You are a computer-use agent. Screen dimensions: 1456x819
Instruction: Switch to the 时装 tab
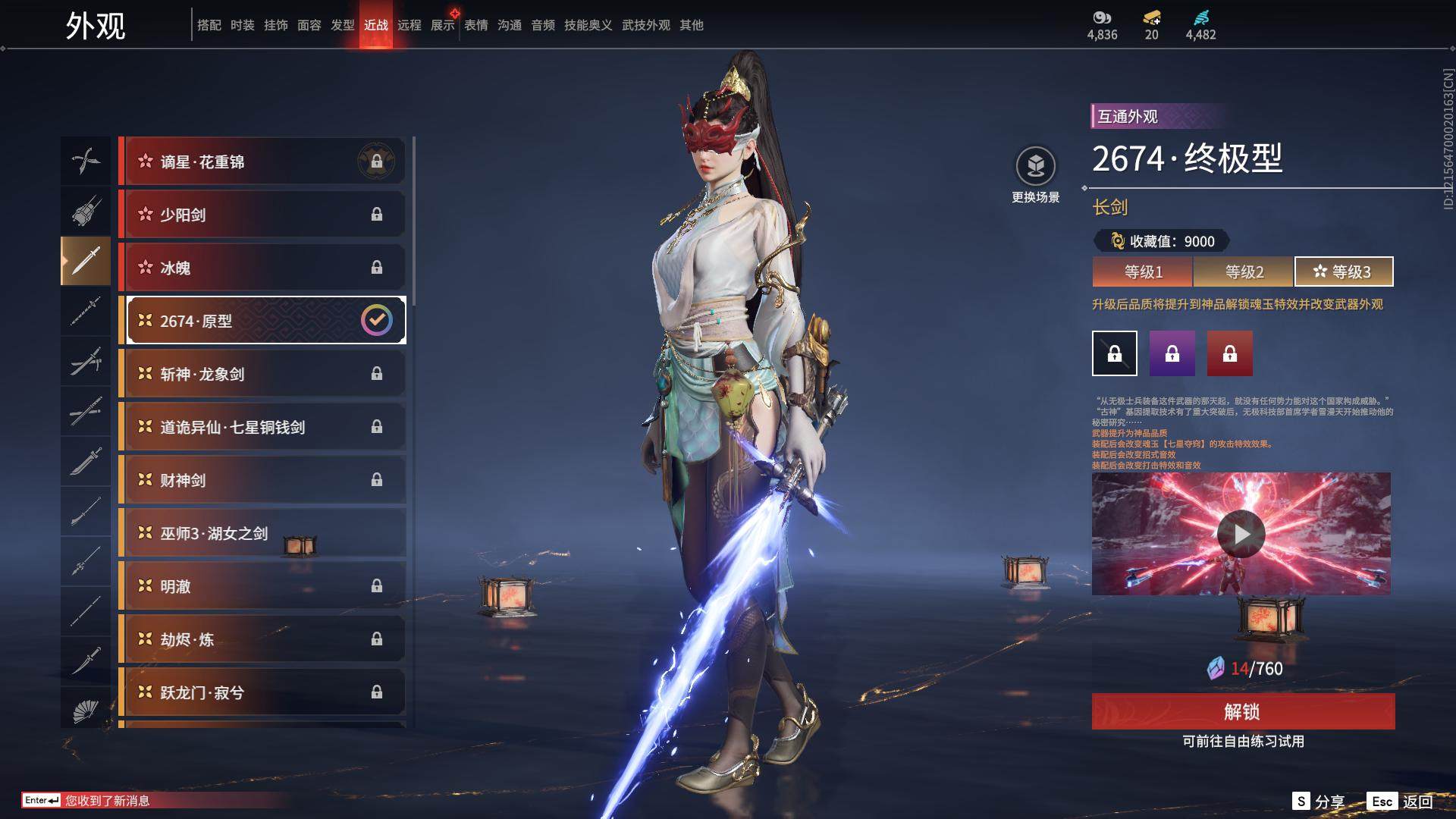[x=243, y=25]
